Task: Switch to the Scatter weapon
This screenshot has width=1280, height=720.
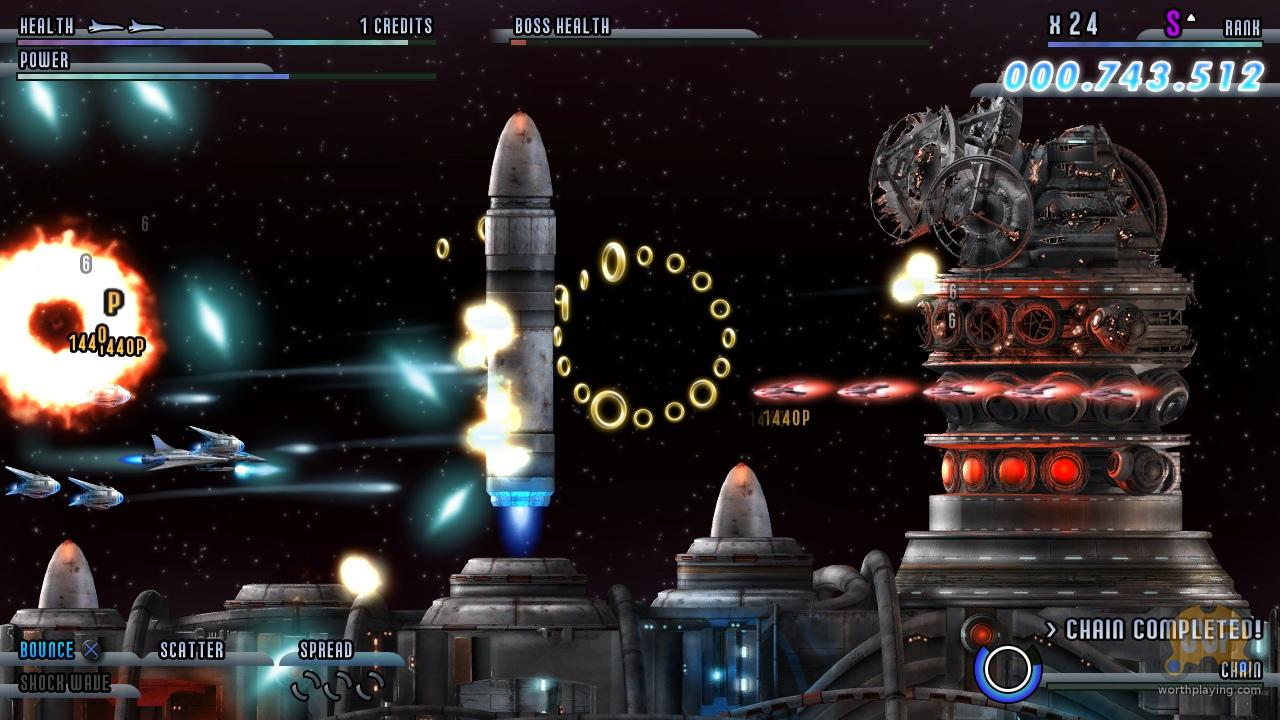Action: (x=192, y=650)
